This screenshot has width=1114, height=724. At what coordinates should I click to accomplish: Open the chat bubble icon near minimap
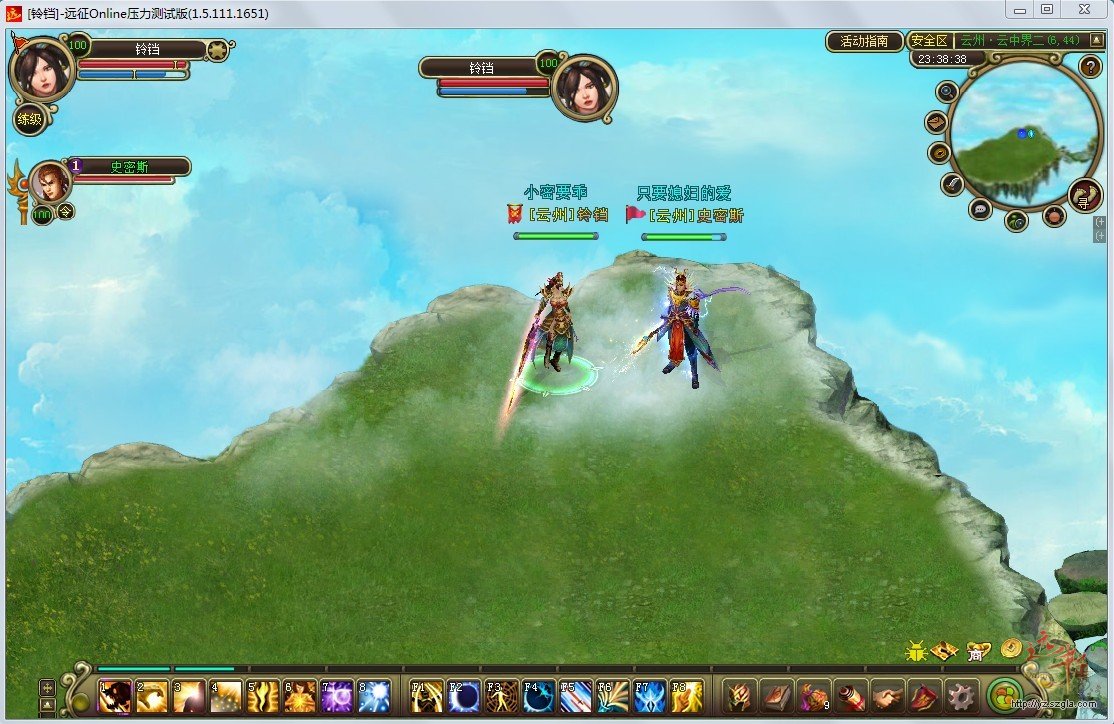[x=980, y=209]
